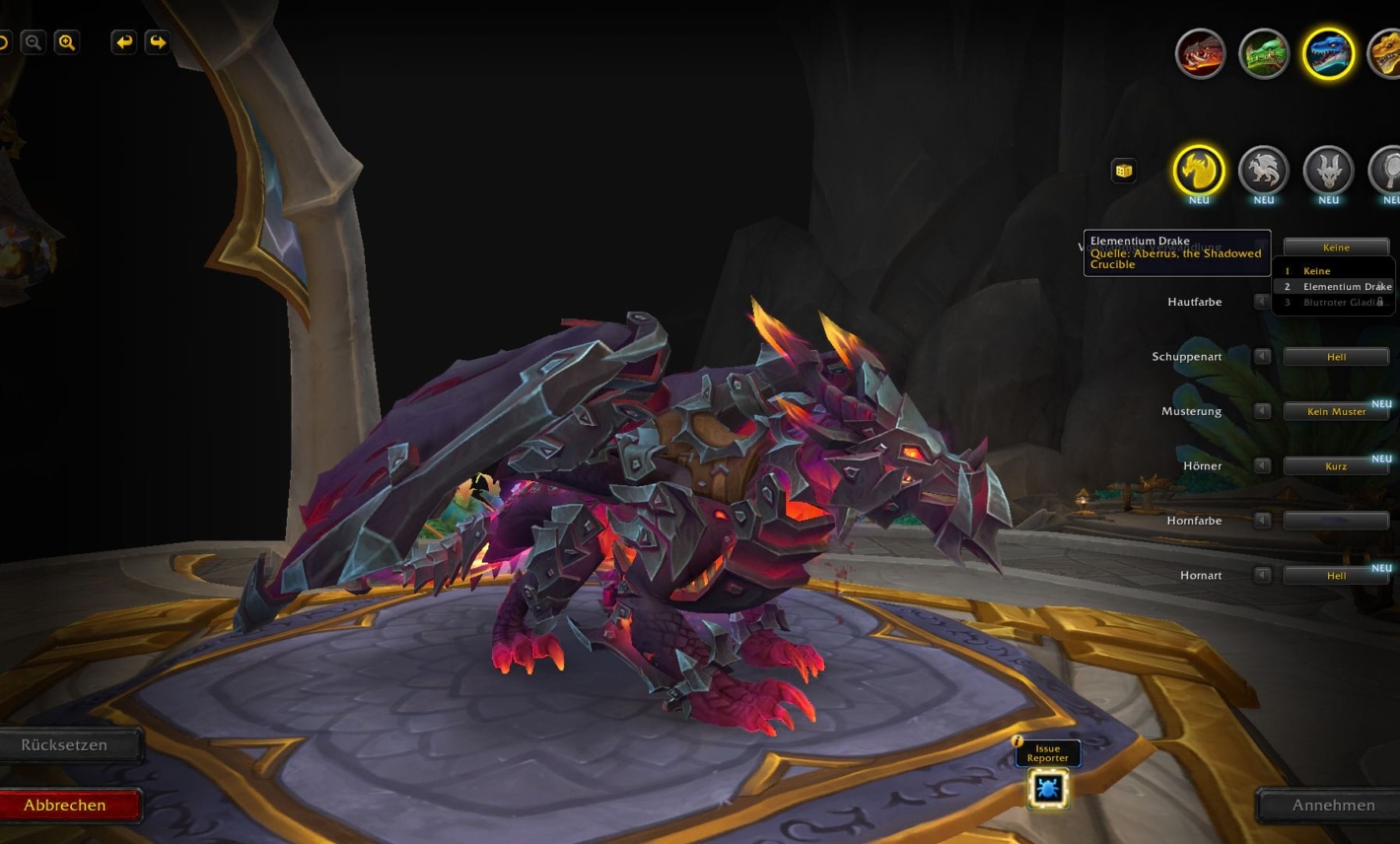Click the Hornfarbe color swatch
1400x844 pixels.
(1337, 520)
